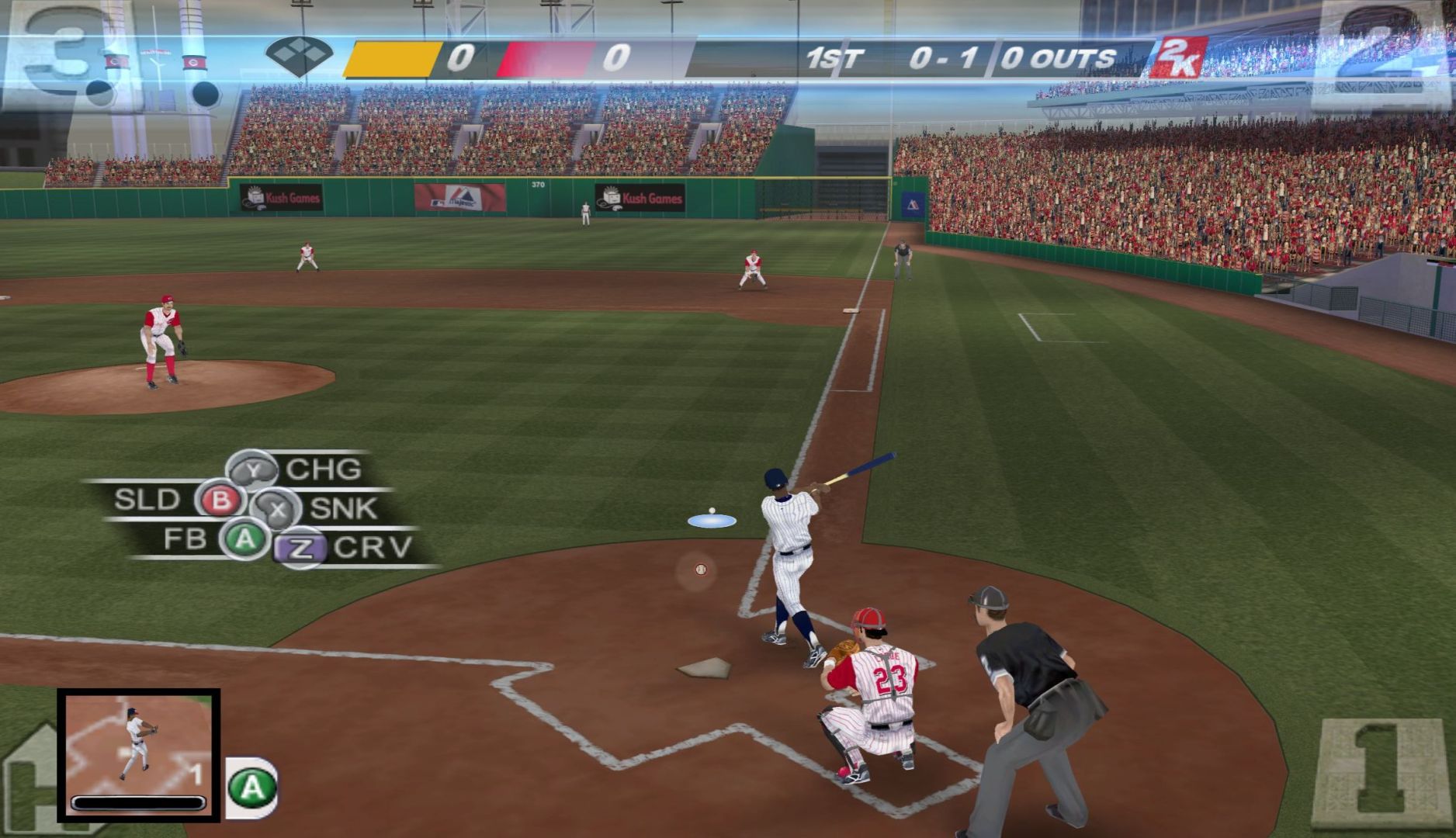Click the 2K logo on the scoreboard
The width and height of the screenshot is (1456, 838).
coord(1179,57)
